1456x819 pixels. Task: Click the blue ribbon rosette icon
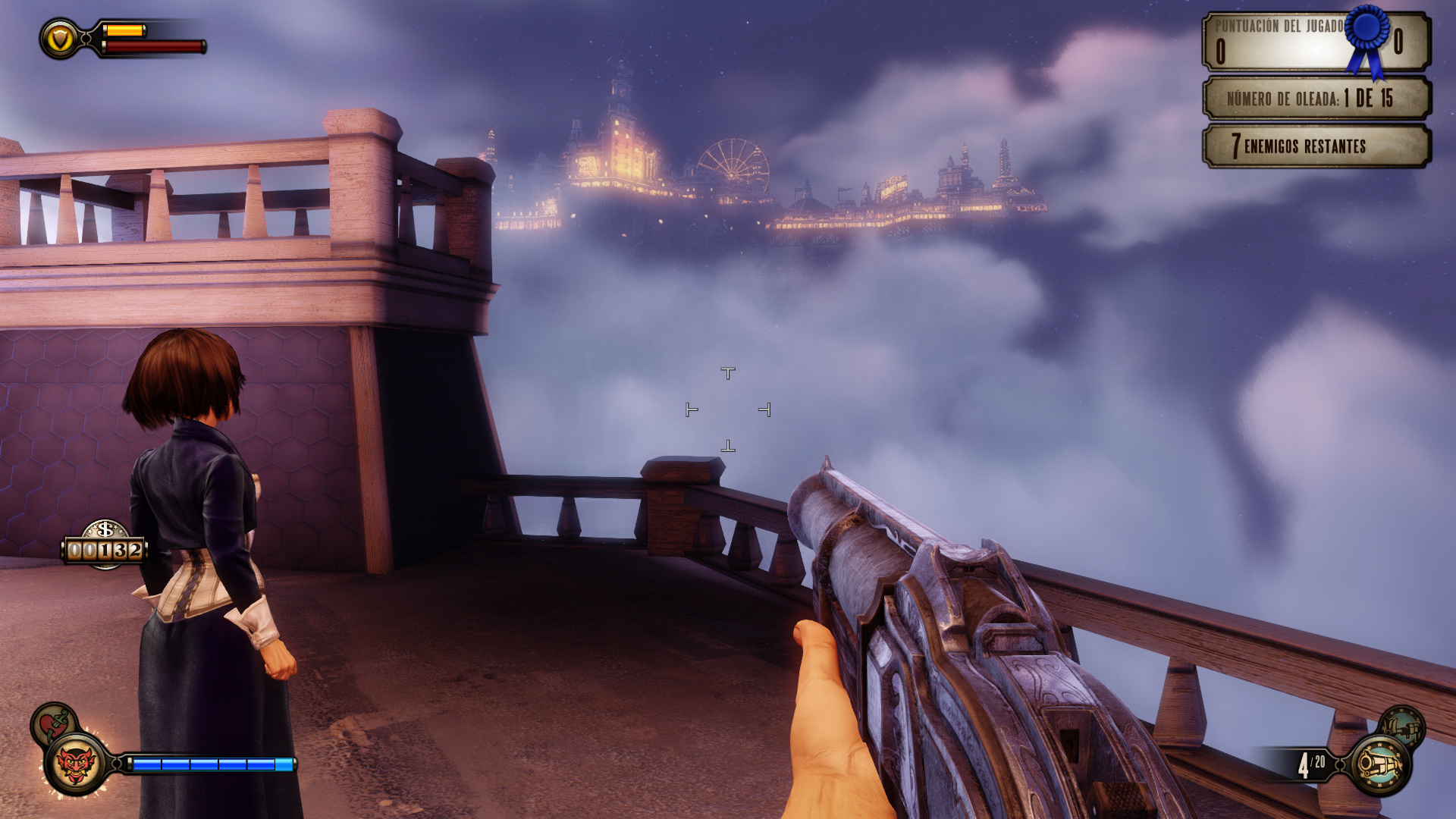pyautogui.click(x=1367, y=39)
